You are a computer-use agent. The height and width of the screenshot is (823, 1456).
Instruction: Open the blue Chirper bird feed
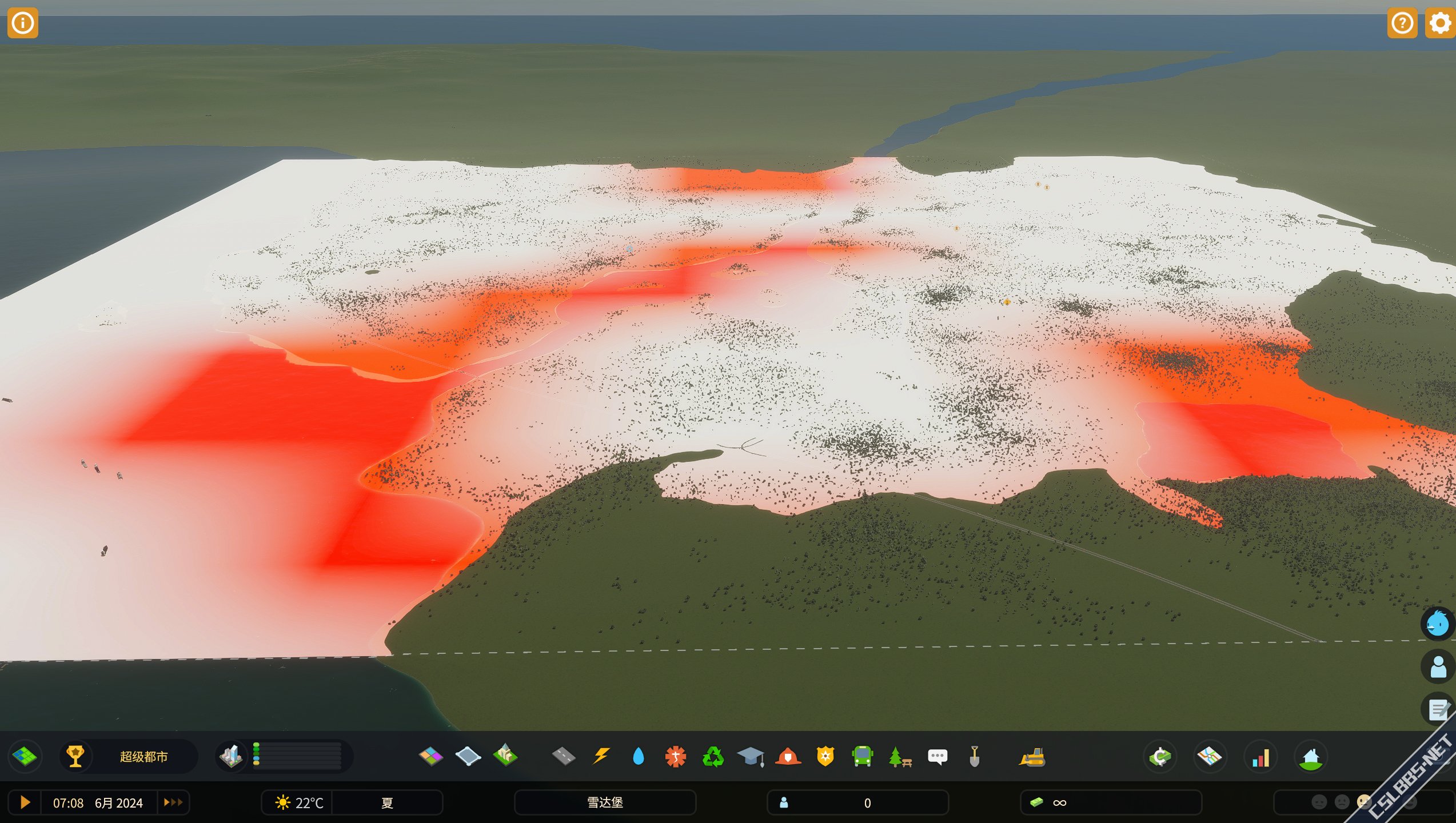(x=1437, y=624)
